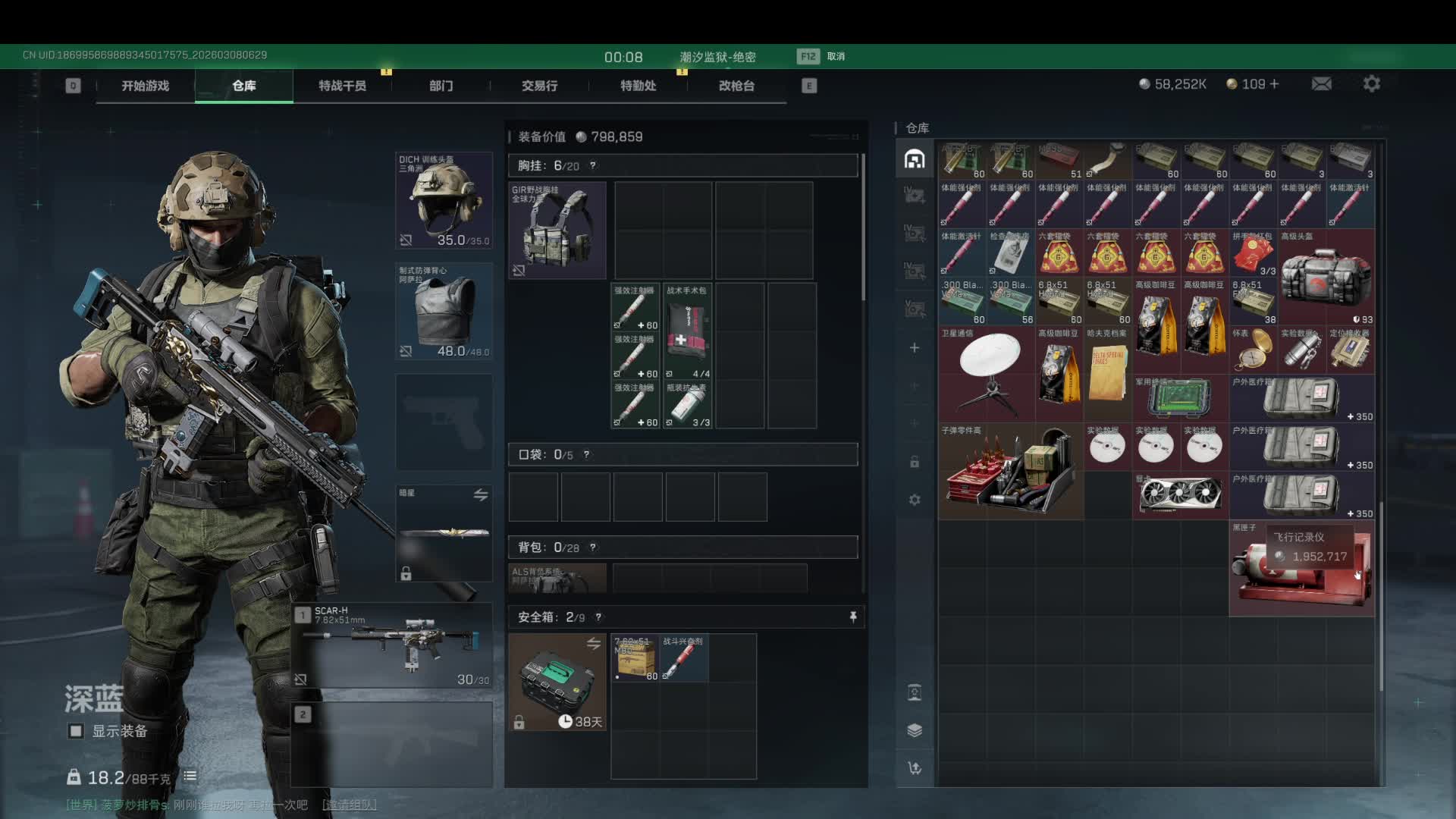
Task: Open settings with the gear icon
Action: point(1371,84)
